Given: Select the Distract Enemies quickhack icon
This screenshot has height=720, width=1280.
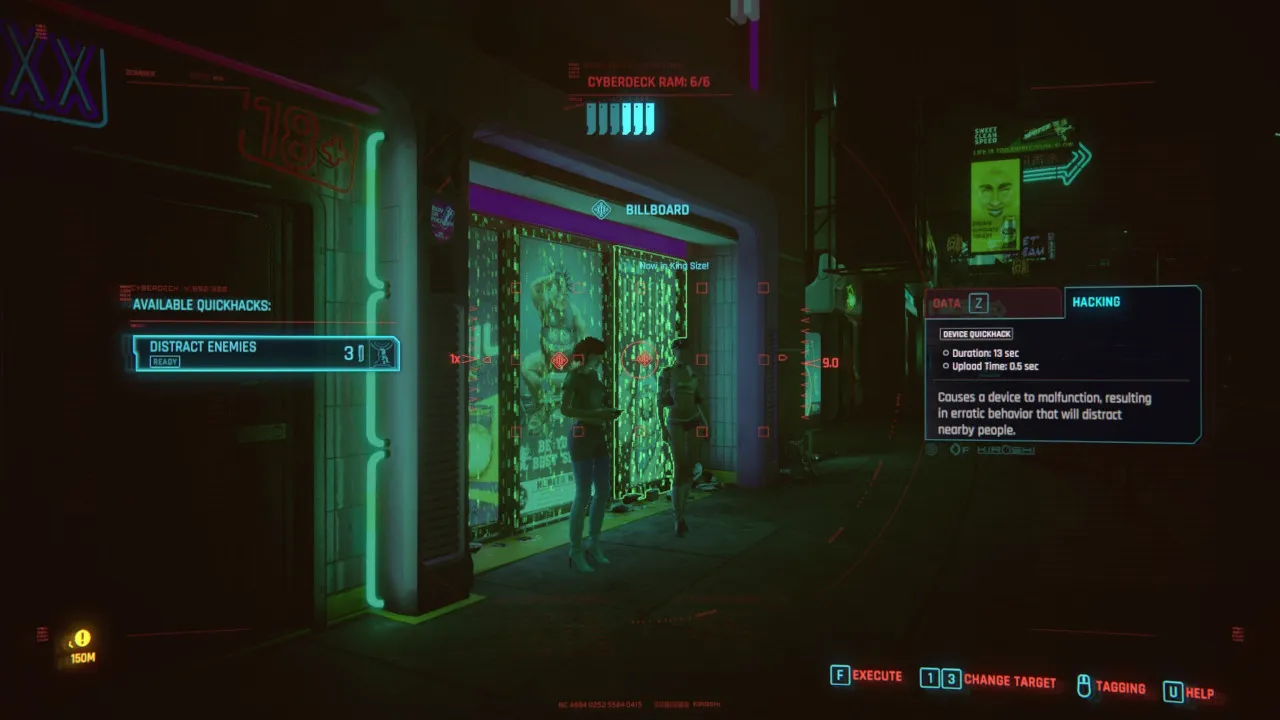Looking at the screenshot, I should pyautogui.click(x=380, y=353).
